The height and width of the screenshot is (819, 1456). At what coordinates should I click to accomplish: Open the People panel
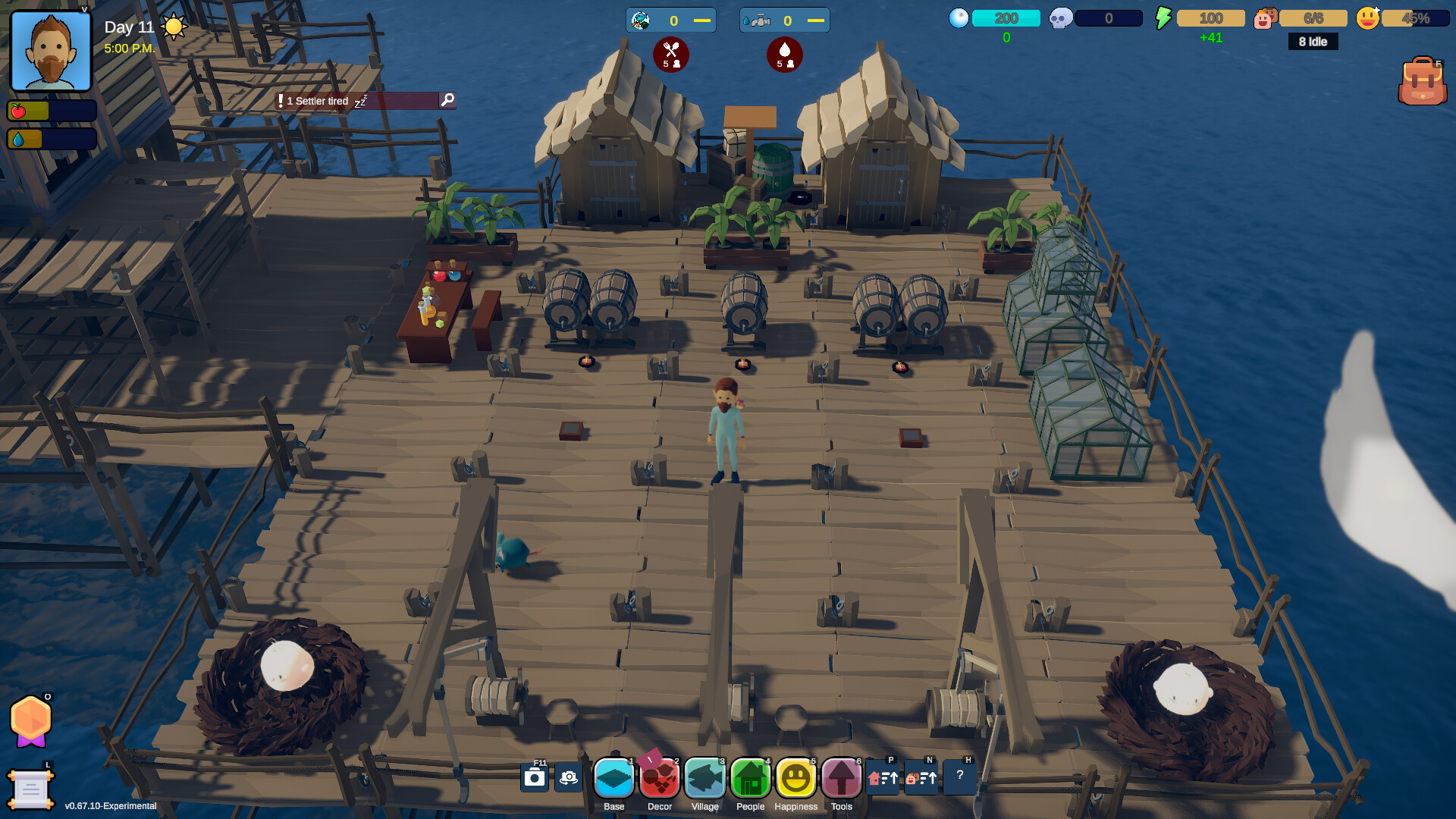click(x=751, y=777)
